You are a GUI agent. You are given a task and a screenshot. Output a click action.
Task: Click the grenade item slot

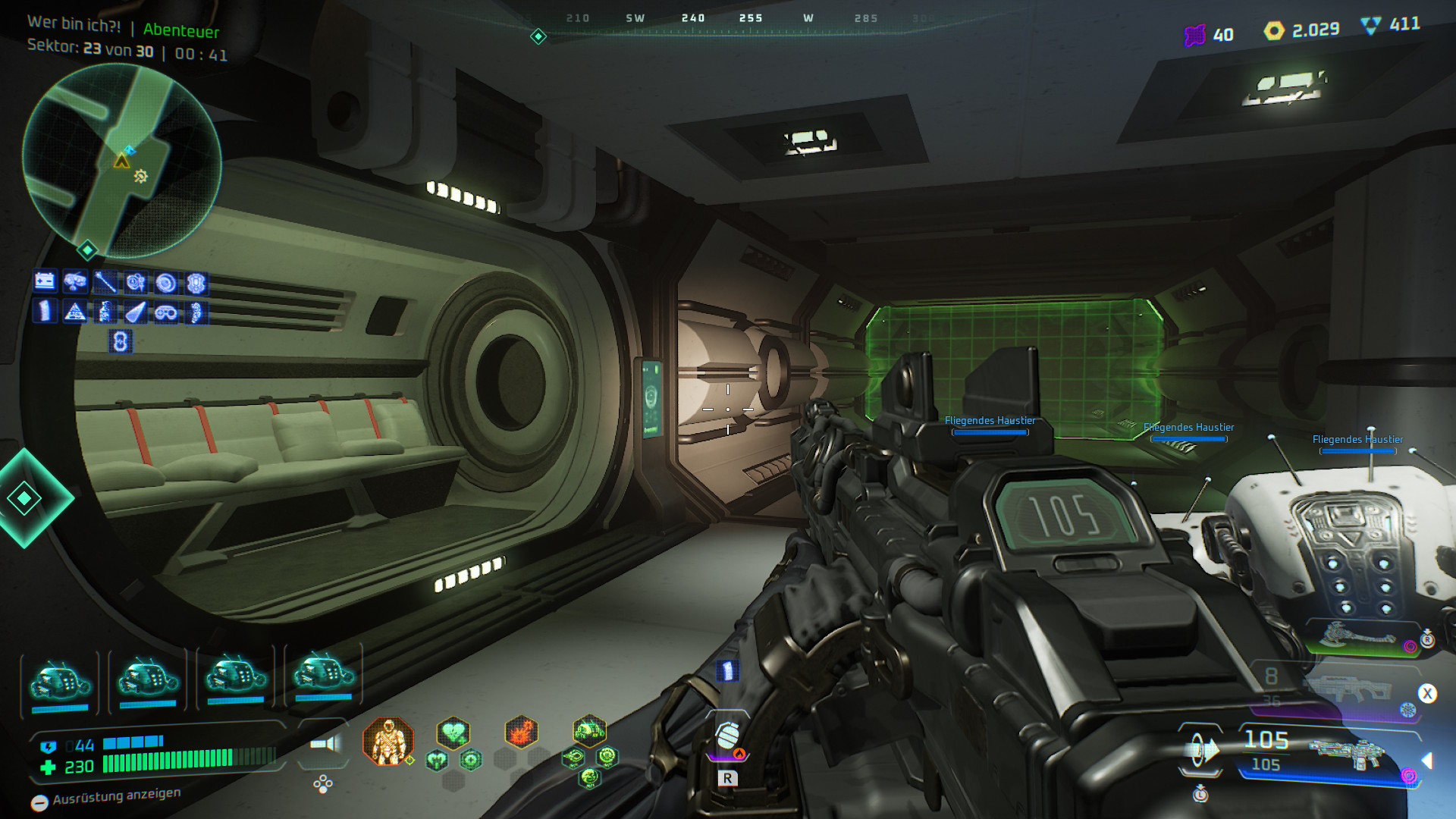coord(727,736)
